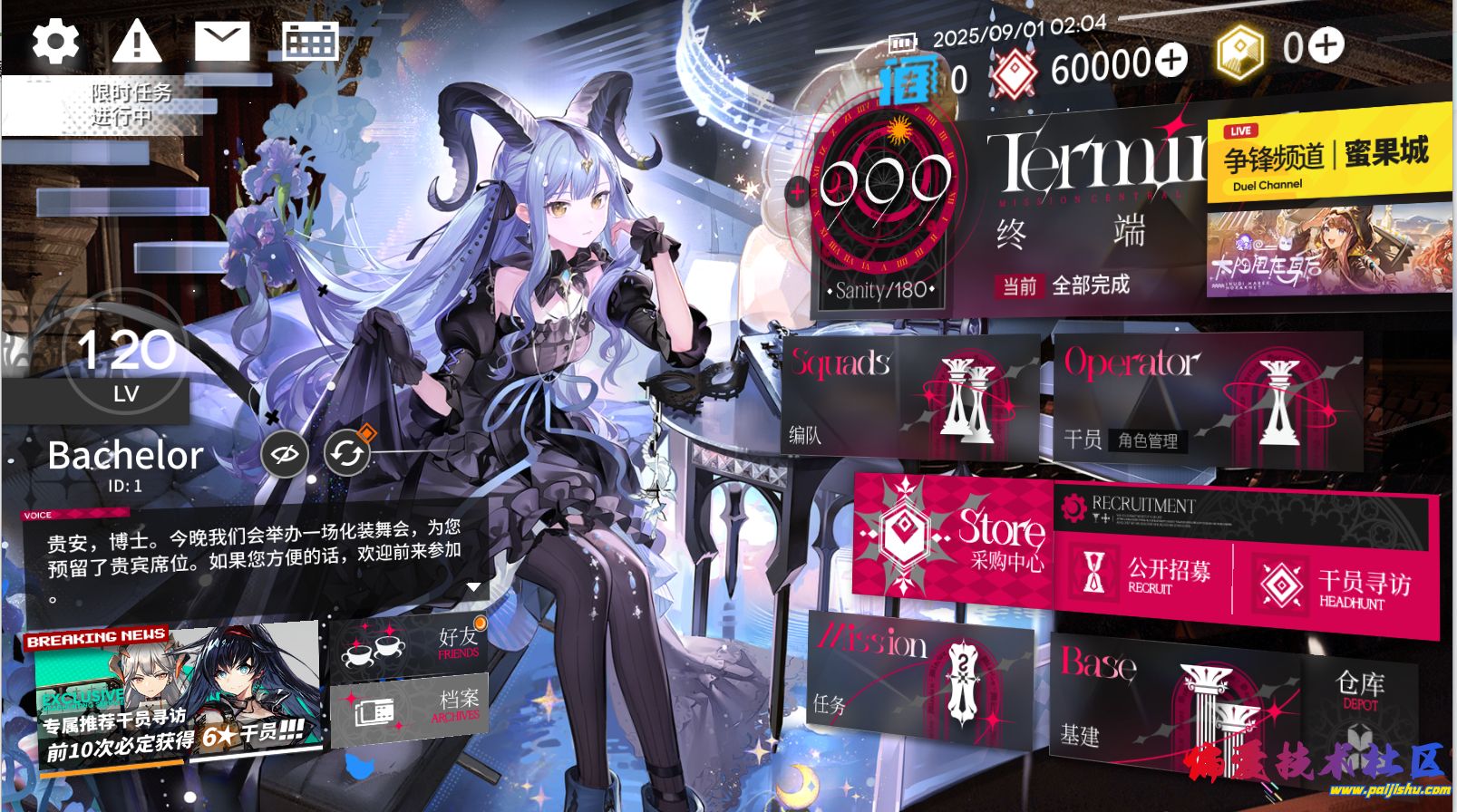Screen dimensions: 1457x812
Task: Open the mail inbox envelope icon
Action: [222, 40]
